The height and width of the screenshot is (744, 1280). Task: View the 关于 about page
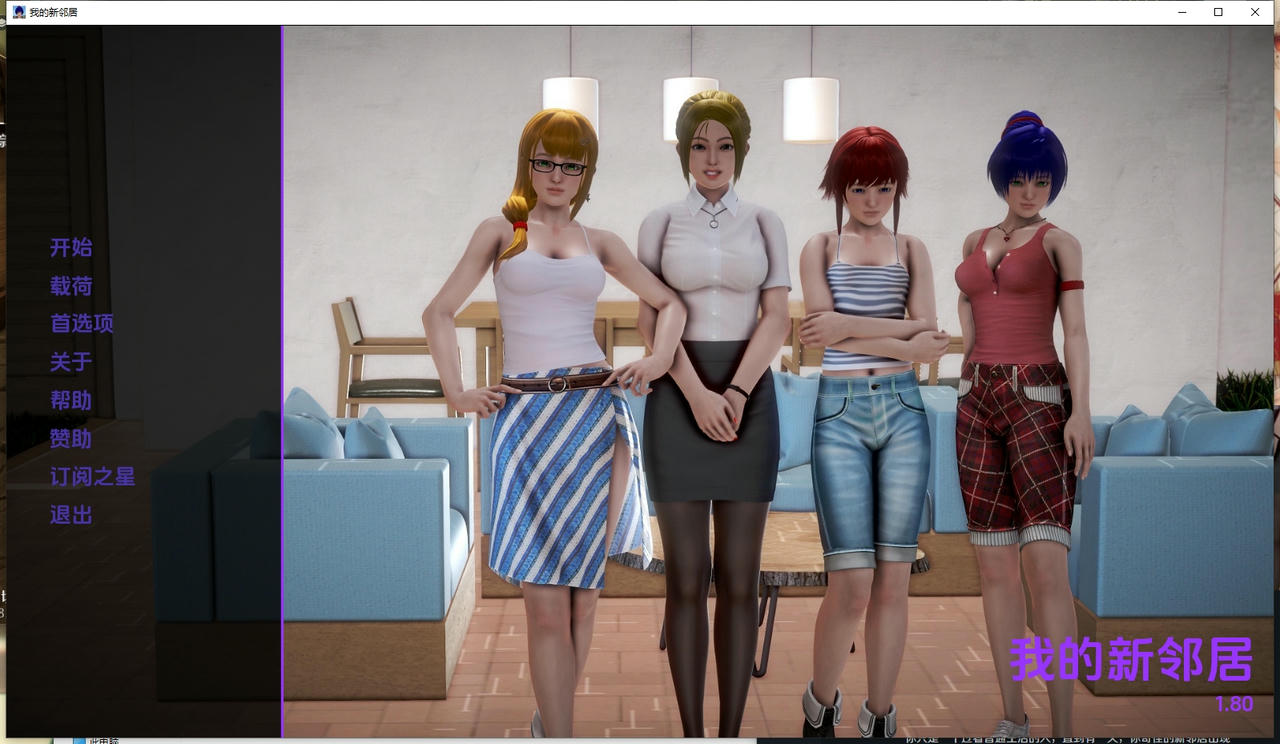coord(68,363)
